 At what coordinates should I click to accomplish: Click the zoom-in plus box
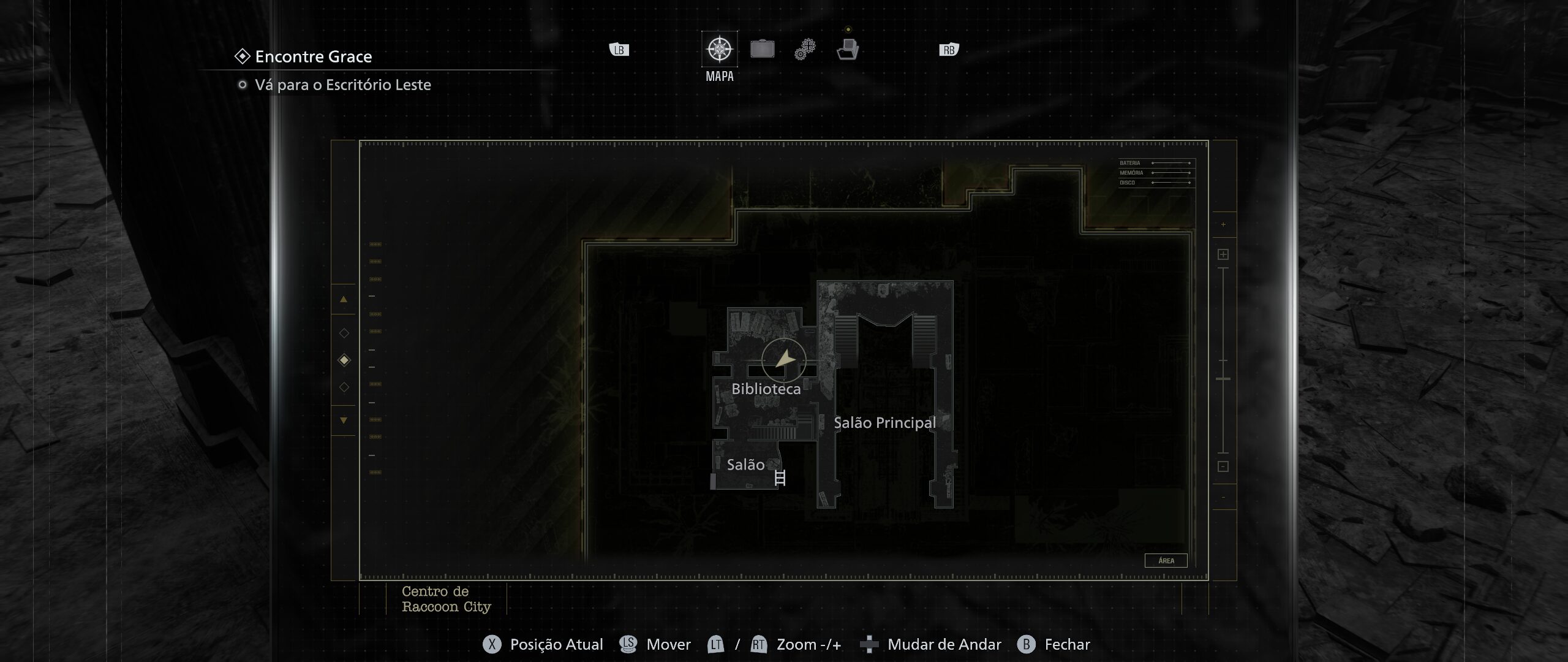[x=1223, y=254]
